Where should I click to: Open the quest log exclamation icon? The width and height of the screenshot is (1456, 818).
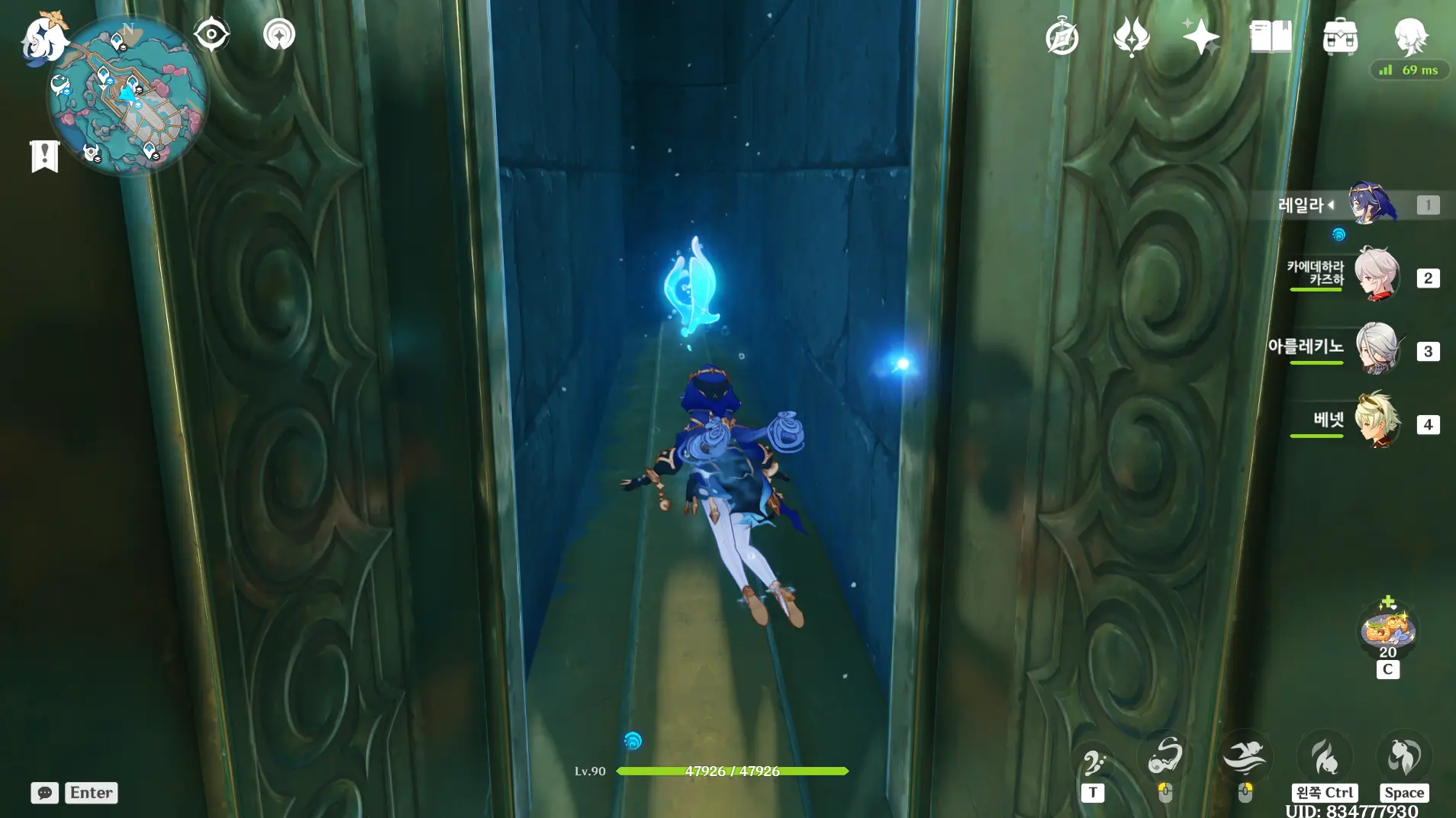(45, 156)
